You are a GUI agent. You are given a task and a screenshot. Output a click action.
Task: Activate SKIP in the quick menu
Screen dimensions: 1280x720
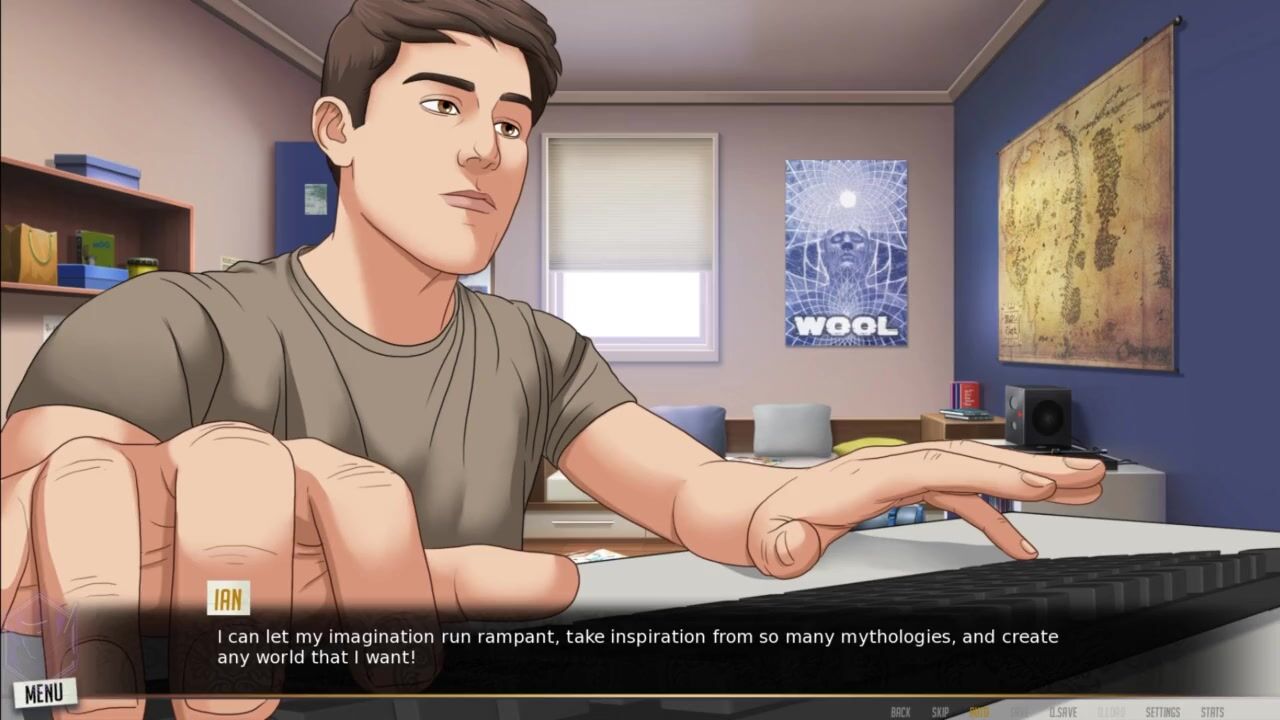pyautogui.click(x=940, y=712)
